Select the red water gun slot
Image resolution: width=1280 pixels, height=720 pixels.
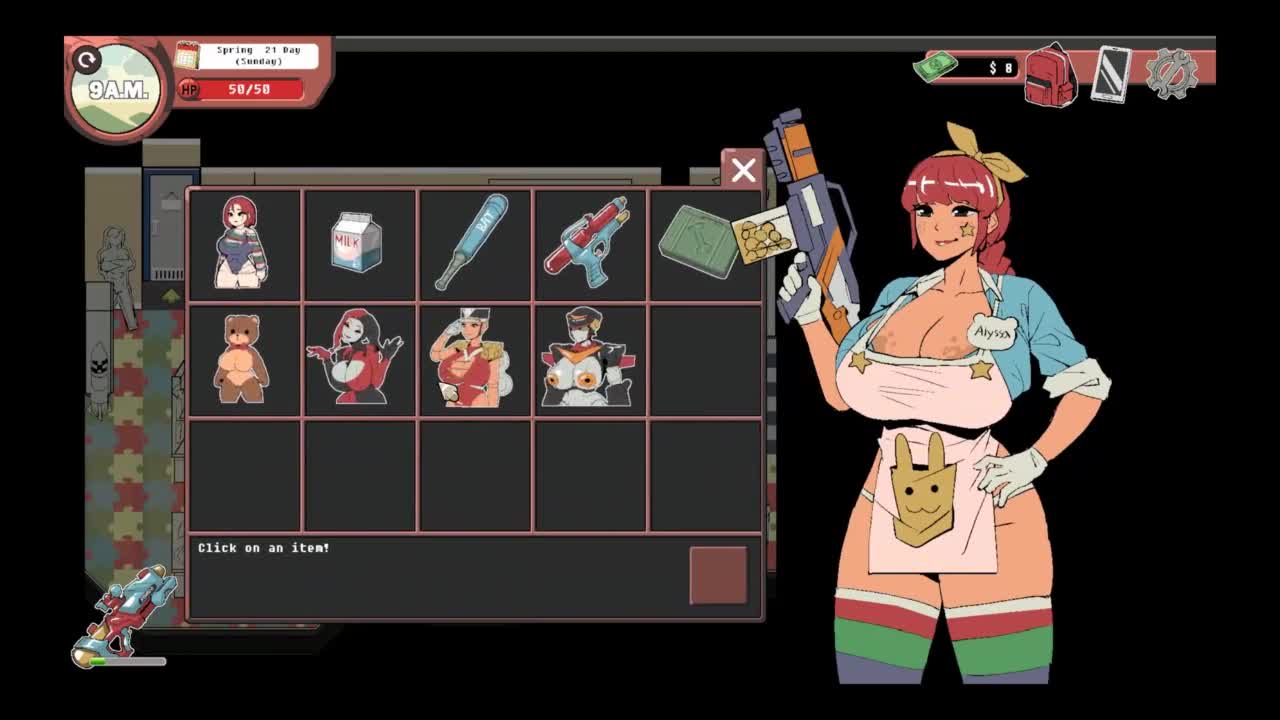[x=589, y=243]
